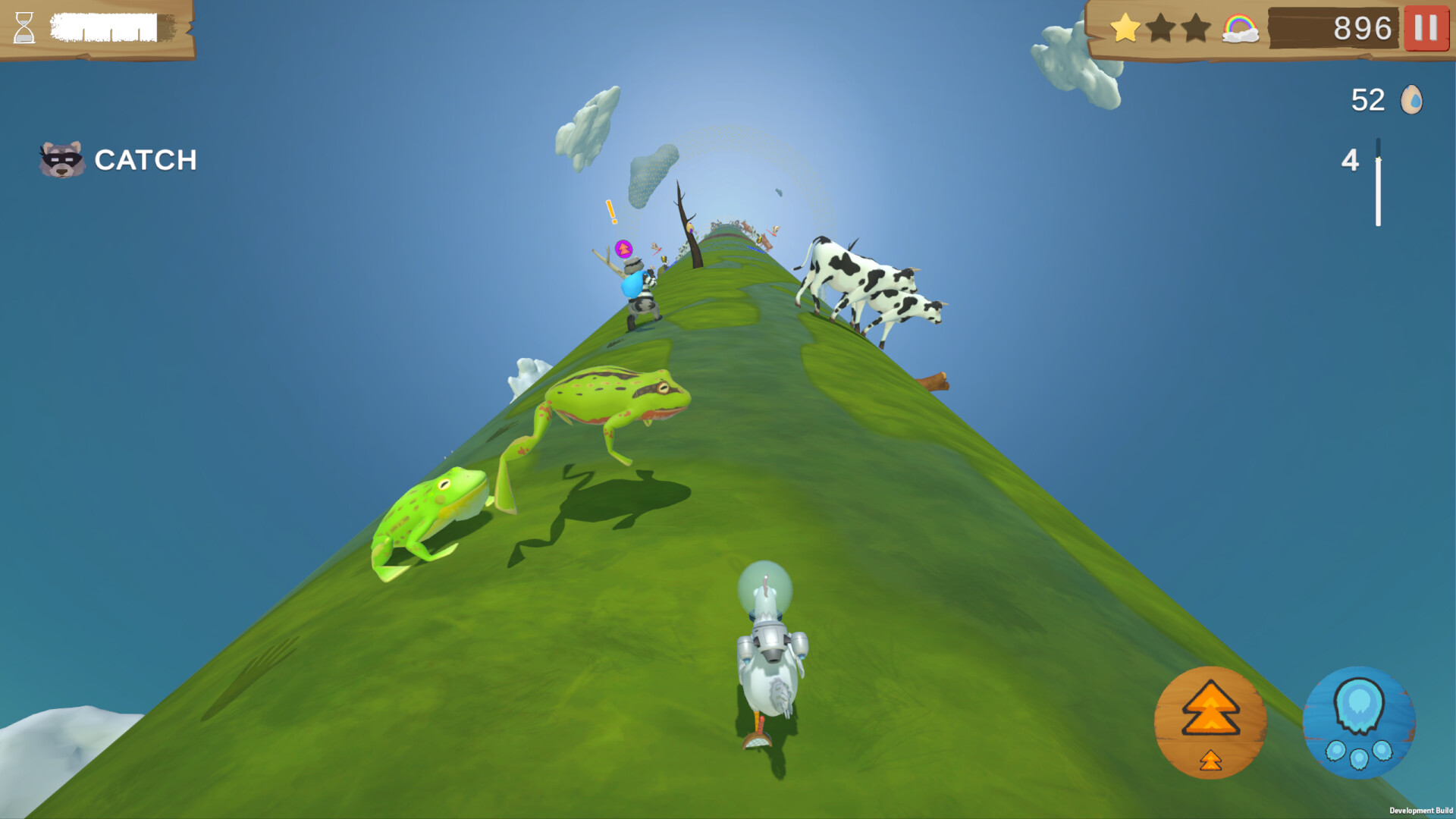Click the exclamation mark above the raccoon
This screenshot has height=819, width=1456.
[610, 211]
